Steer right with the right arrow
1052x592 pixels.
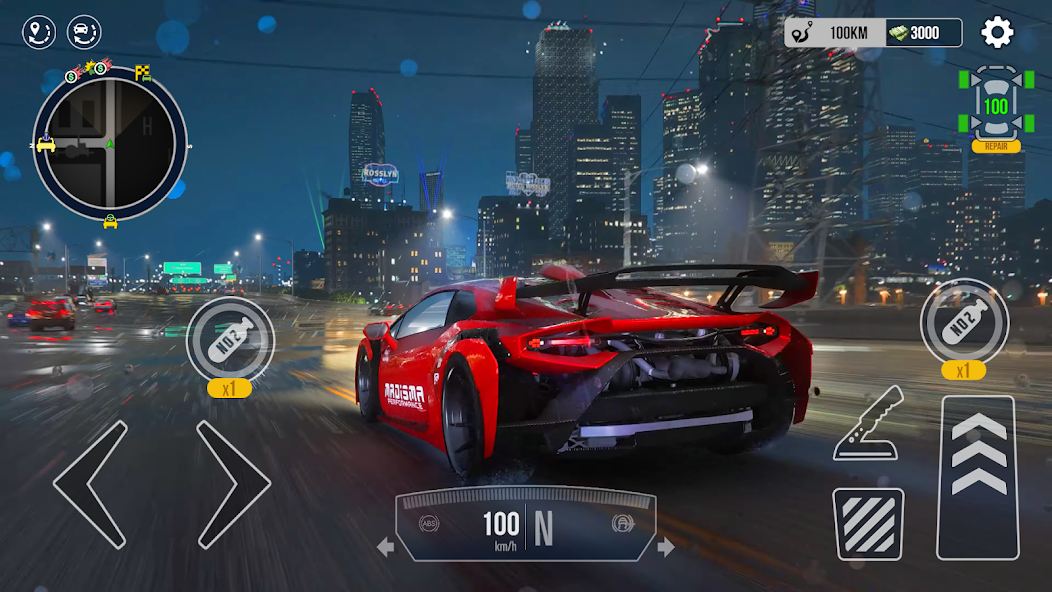[x=233, y=484]
